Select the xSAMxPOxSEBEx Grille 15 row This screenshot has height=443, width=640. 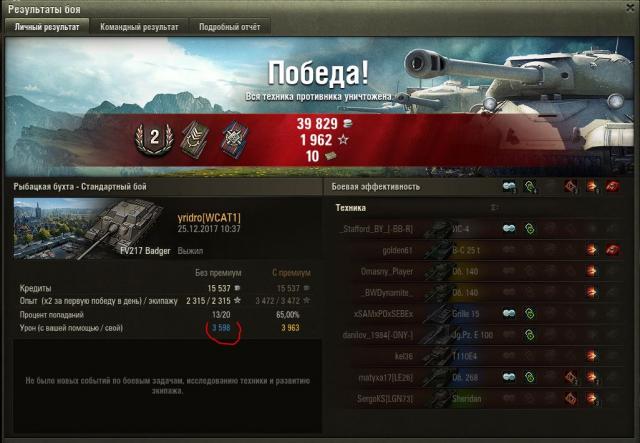[420, 313]
